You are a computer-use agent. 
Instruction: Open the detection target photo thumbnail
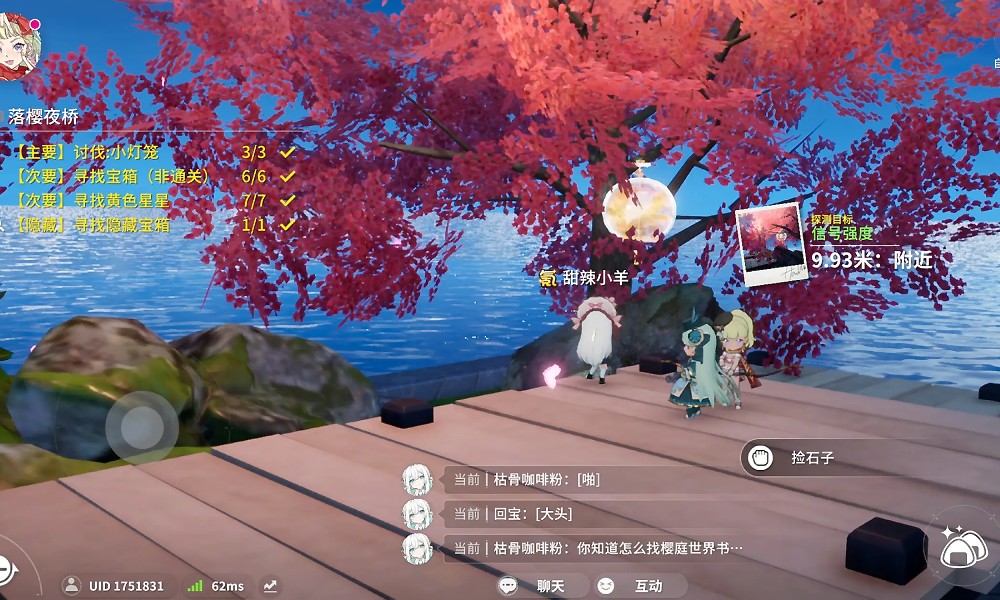770,243
